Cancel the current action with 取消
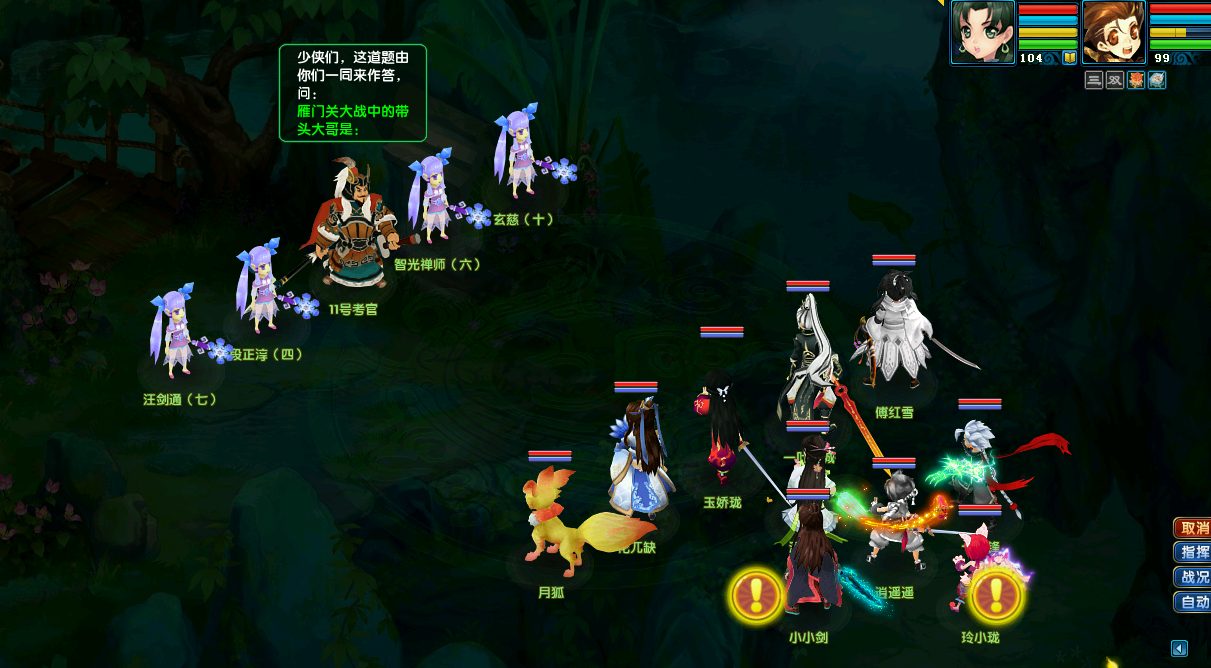Image resolution: width=1211 pixels, height=668 pixels. 1191,528
